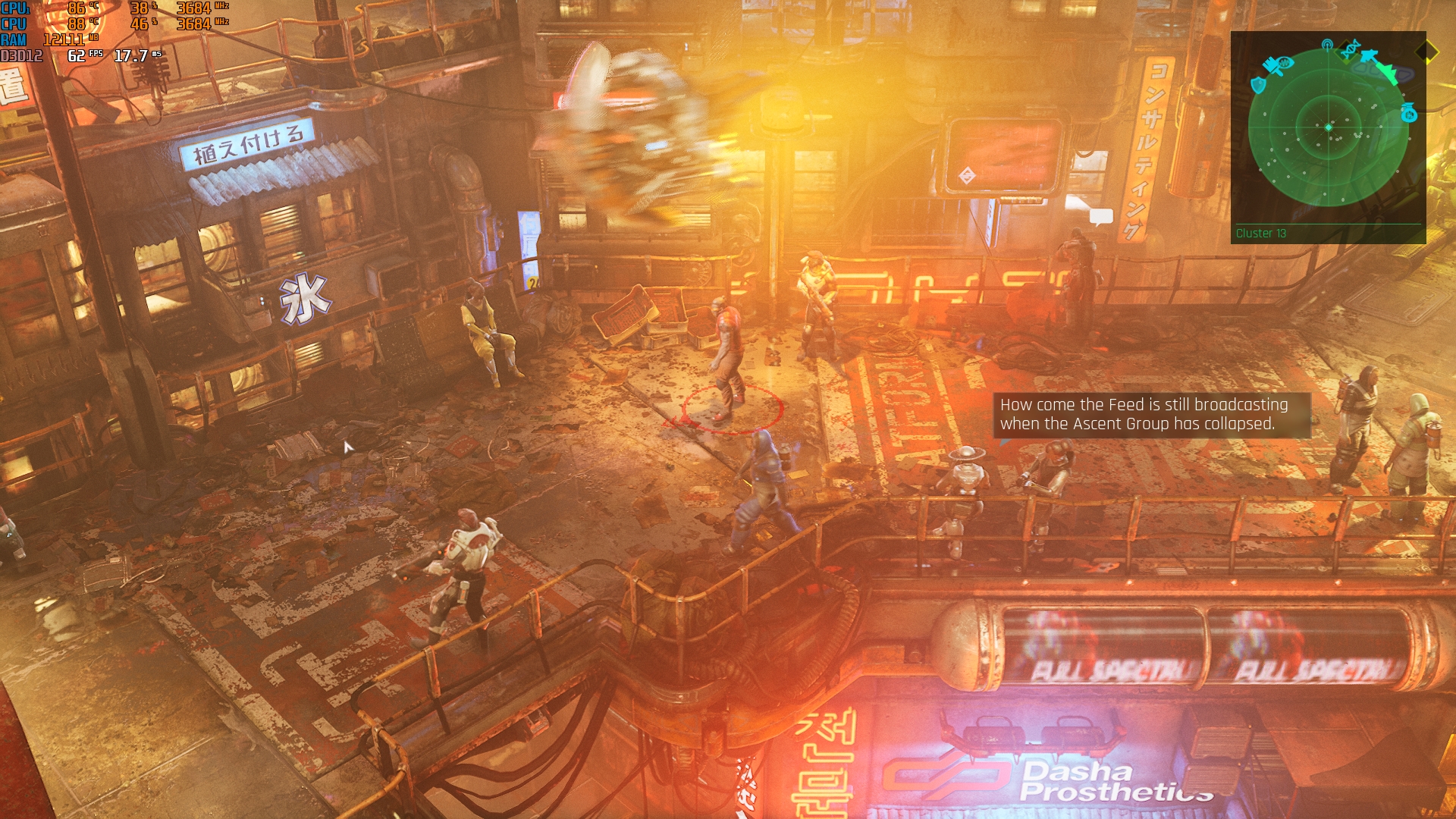The image size is (1456, 819).
Task: Select the money bag marker on the minimap
Action: click(1409, 113)
